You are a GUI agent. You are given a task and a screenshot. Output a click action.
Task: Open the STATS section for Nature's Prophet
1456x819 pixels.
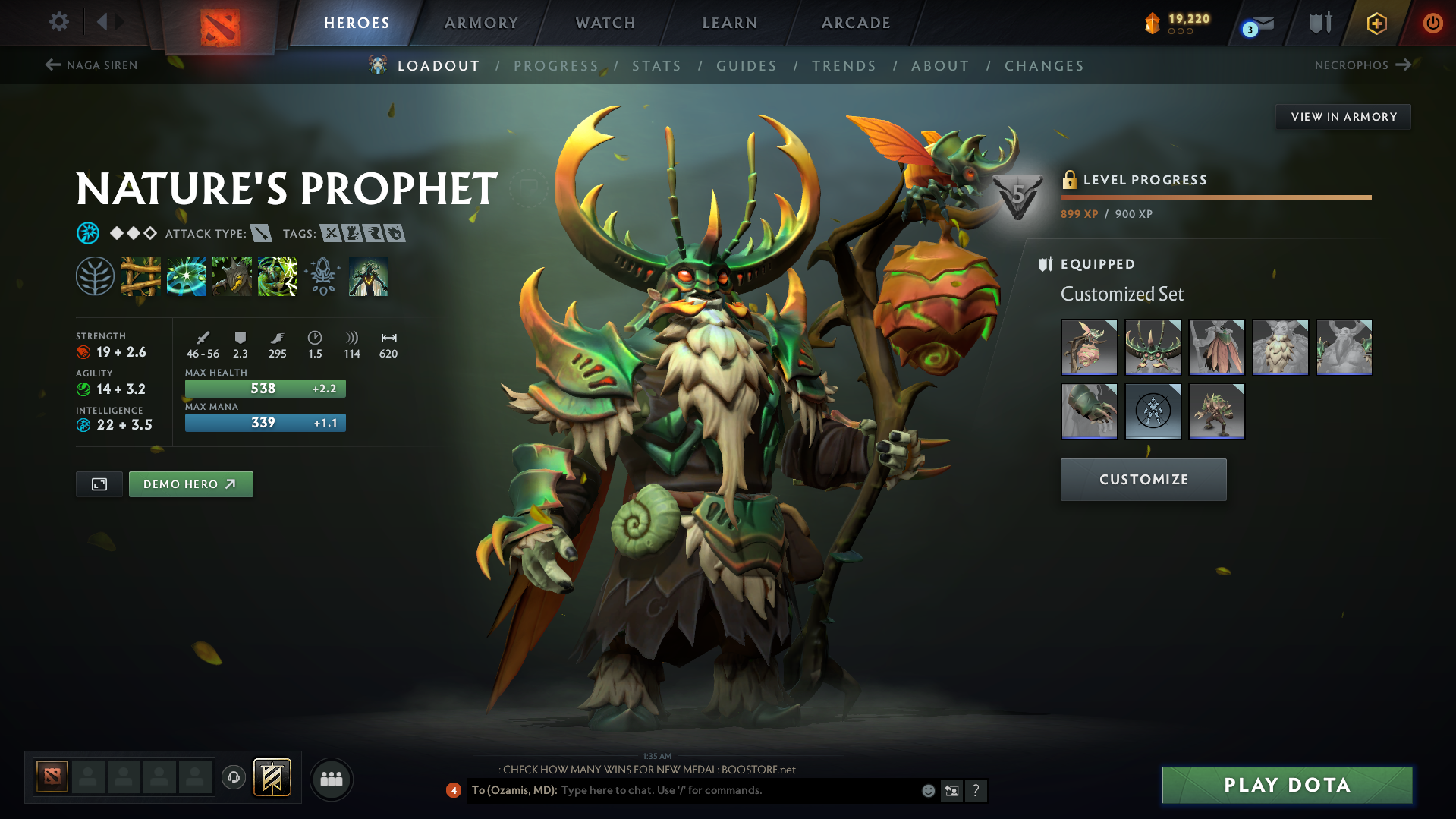pyautogui.click(x=656, y=66)
